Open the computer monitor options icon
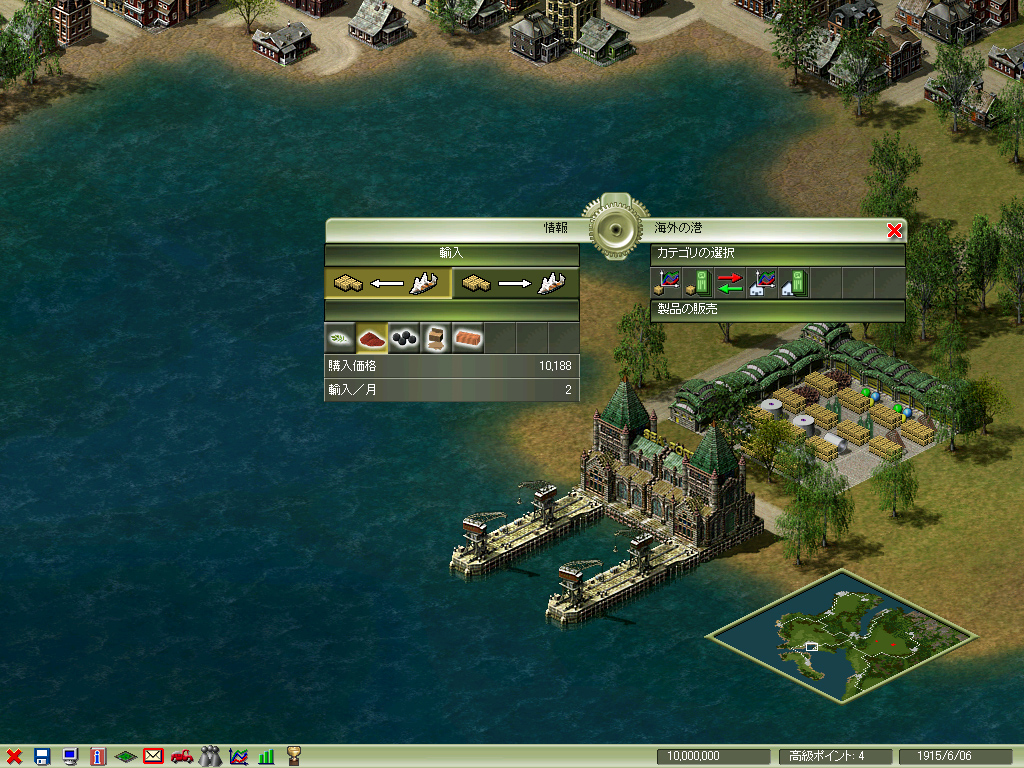 [70, 756]
